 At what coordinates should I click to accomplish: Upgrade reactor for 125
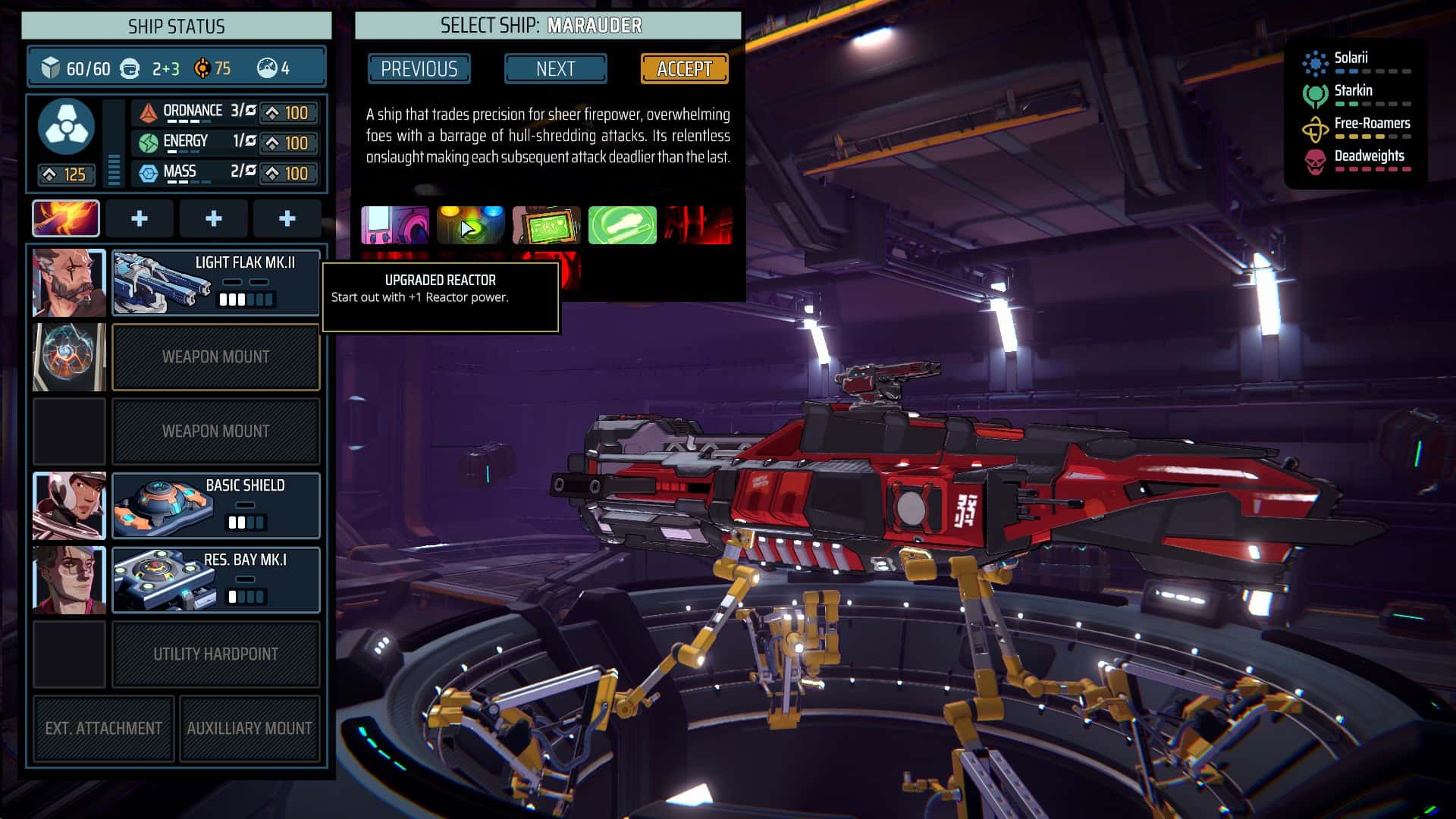point(67,175)
